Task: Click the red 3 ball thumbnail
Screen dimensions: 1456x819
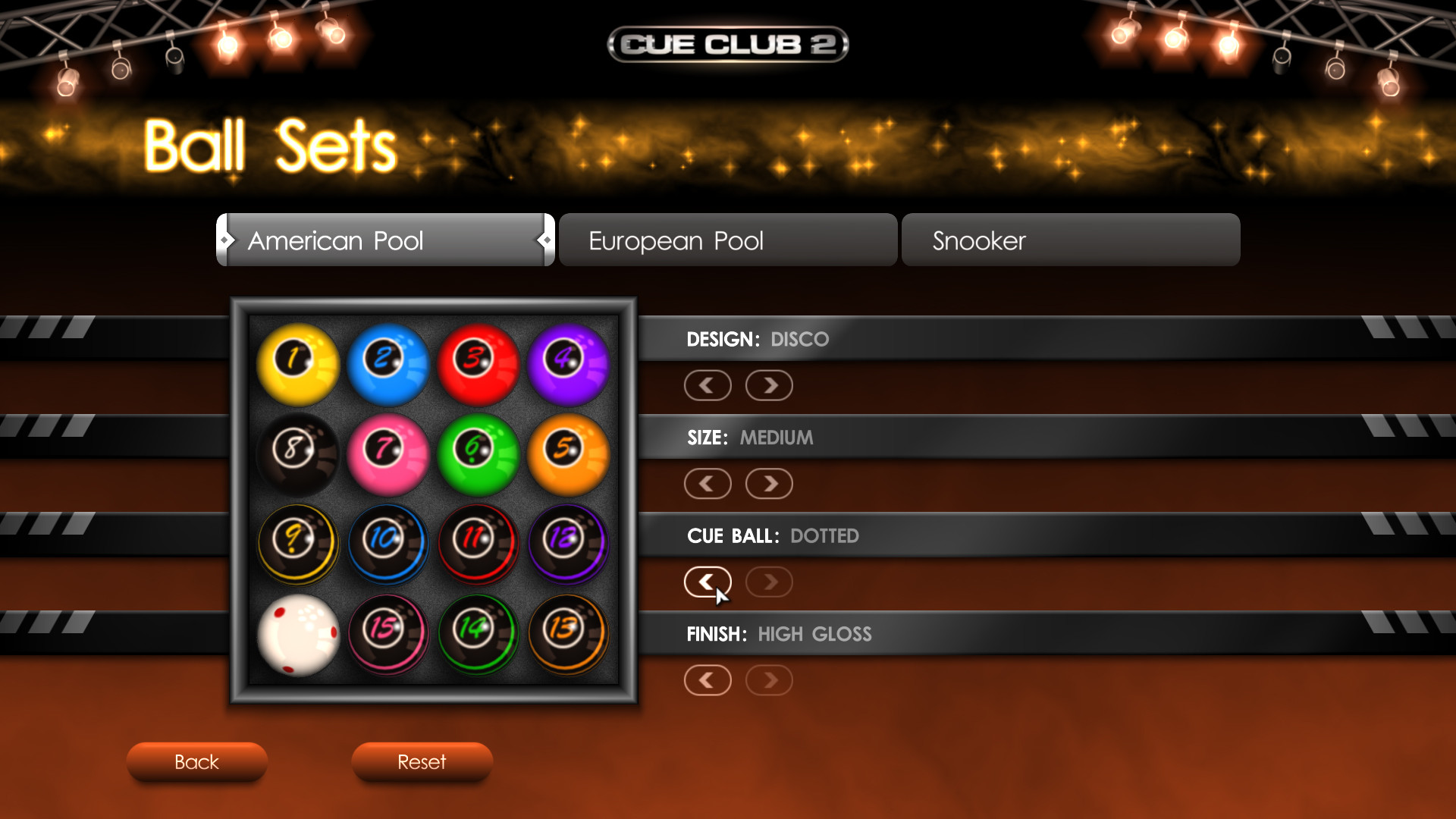Action: click(478, 362)
